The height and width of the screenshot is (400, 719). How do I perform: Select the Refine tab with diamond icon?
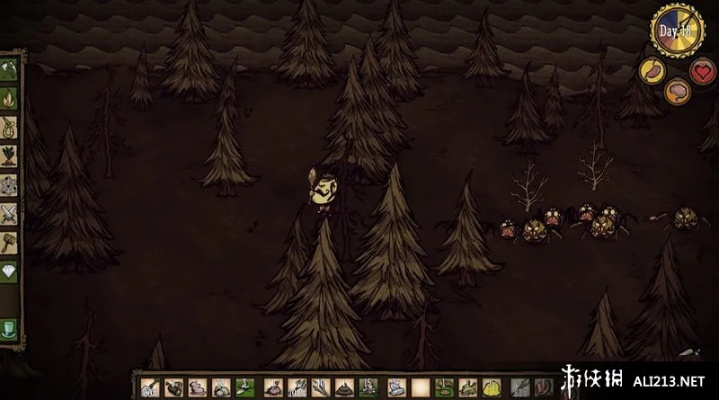click(x=9, y=272)
